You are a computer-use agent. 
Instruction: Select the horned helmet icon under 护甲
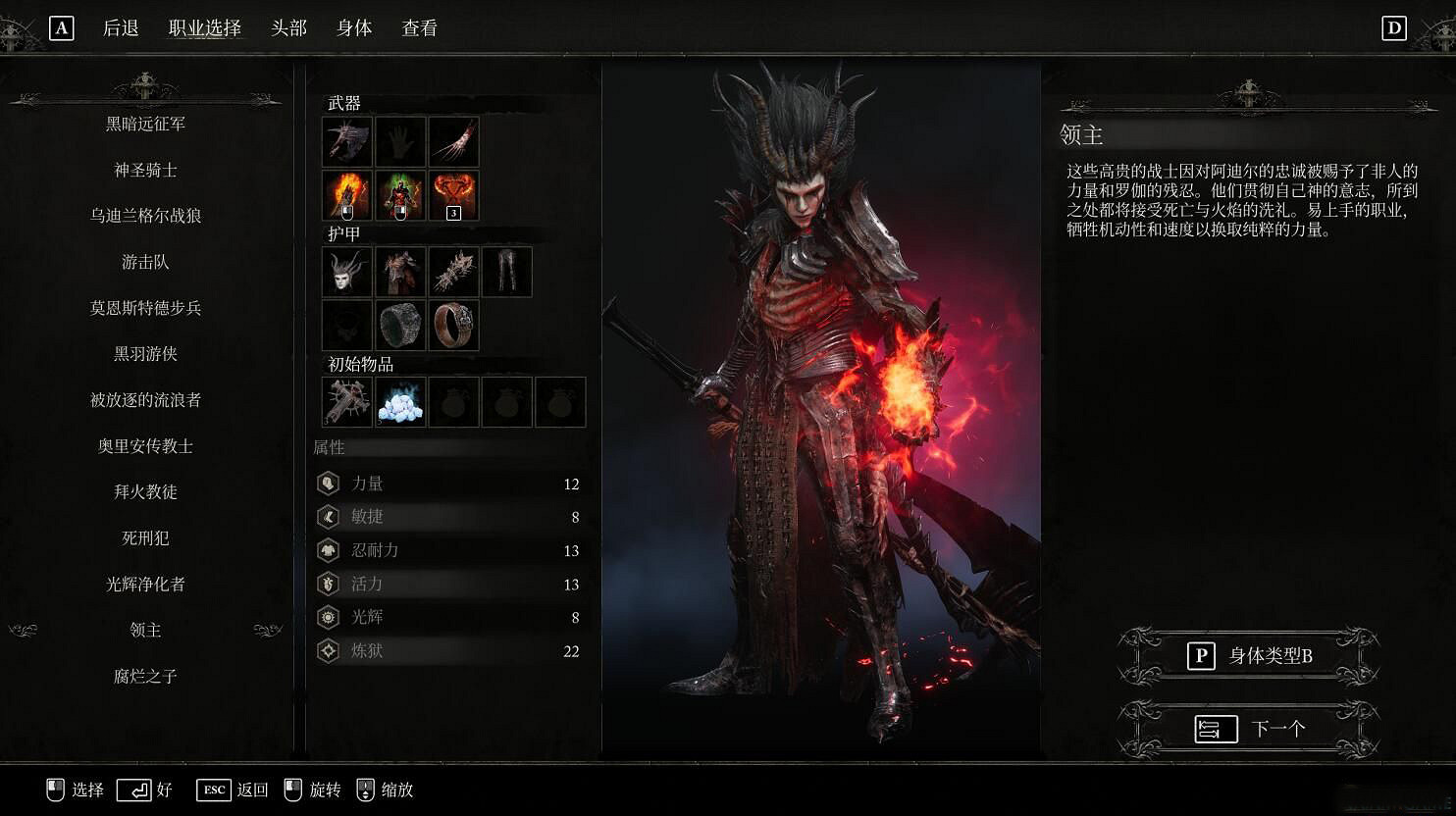[x=346, y=272]
